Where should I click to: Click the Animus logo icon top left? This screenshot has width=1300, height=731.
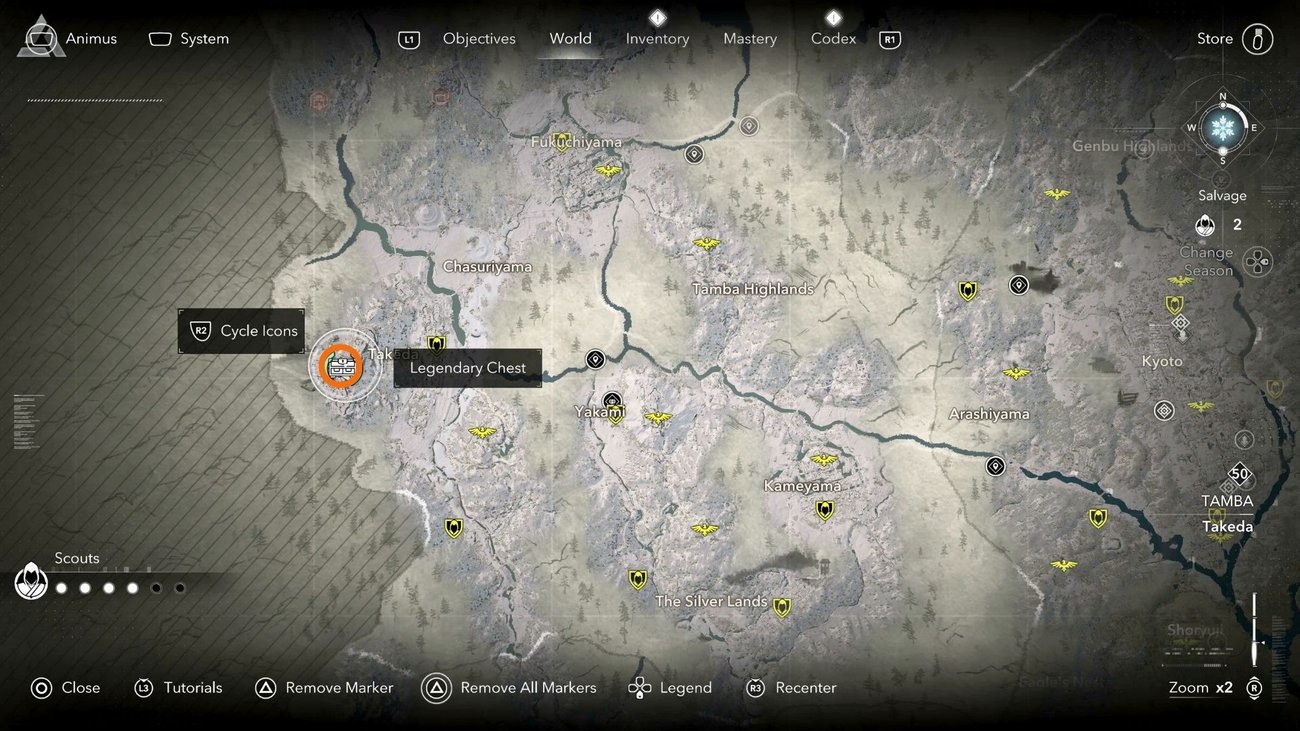coord(40,36)
